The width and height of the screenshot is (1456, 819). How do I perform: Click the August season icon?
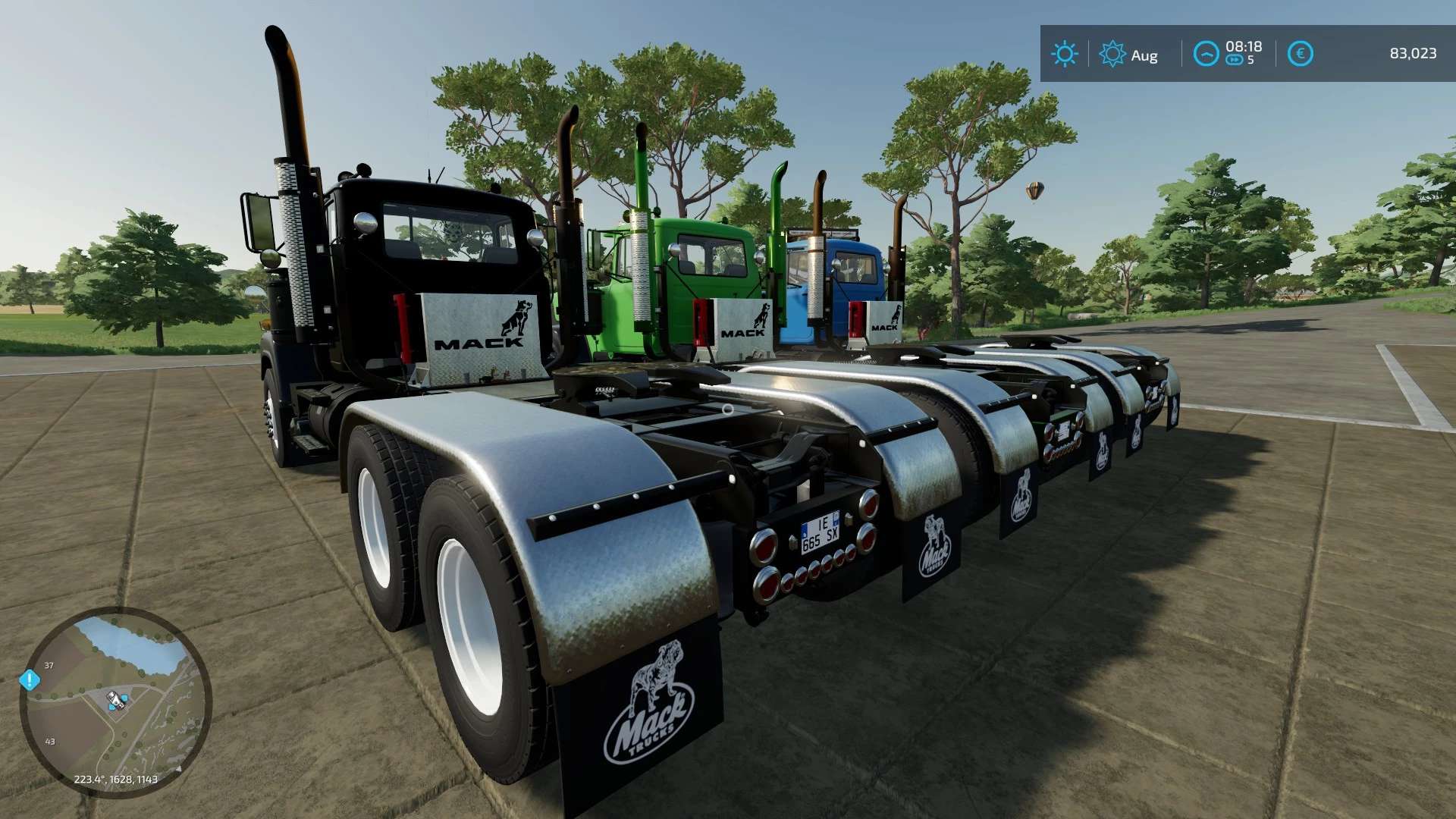click(1112, 54)
